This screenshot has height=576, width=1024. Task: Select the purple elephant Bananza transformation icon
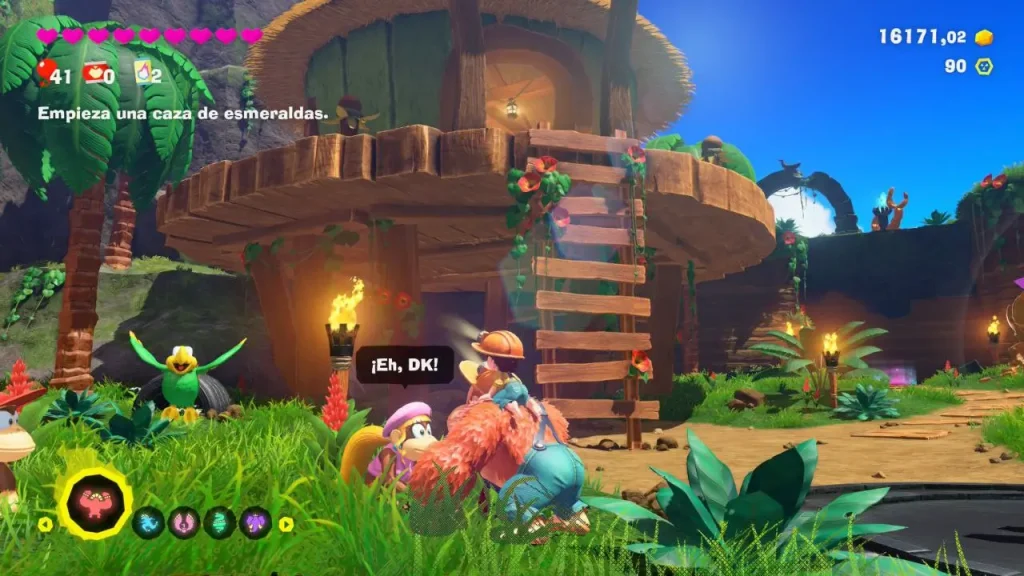[x=255, y=522]
